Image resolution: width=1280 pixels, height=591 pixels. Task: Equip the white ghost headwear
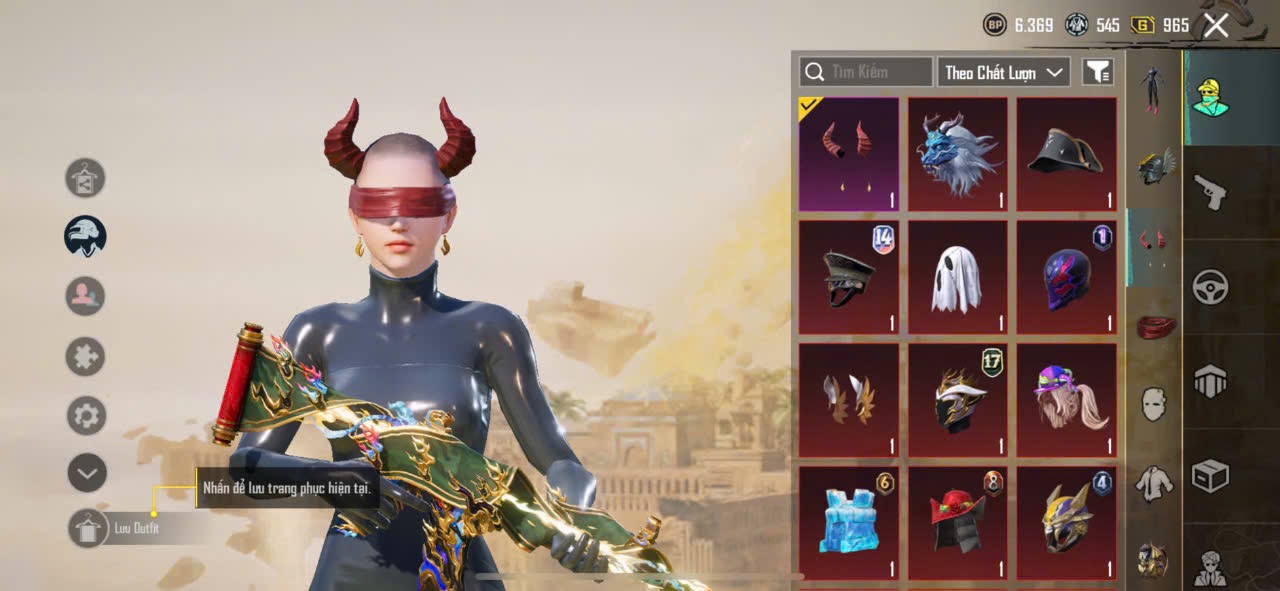pyautogui.click(x=957, y=277)
